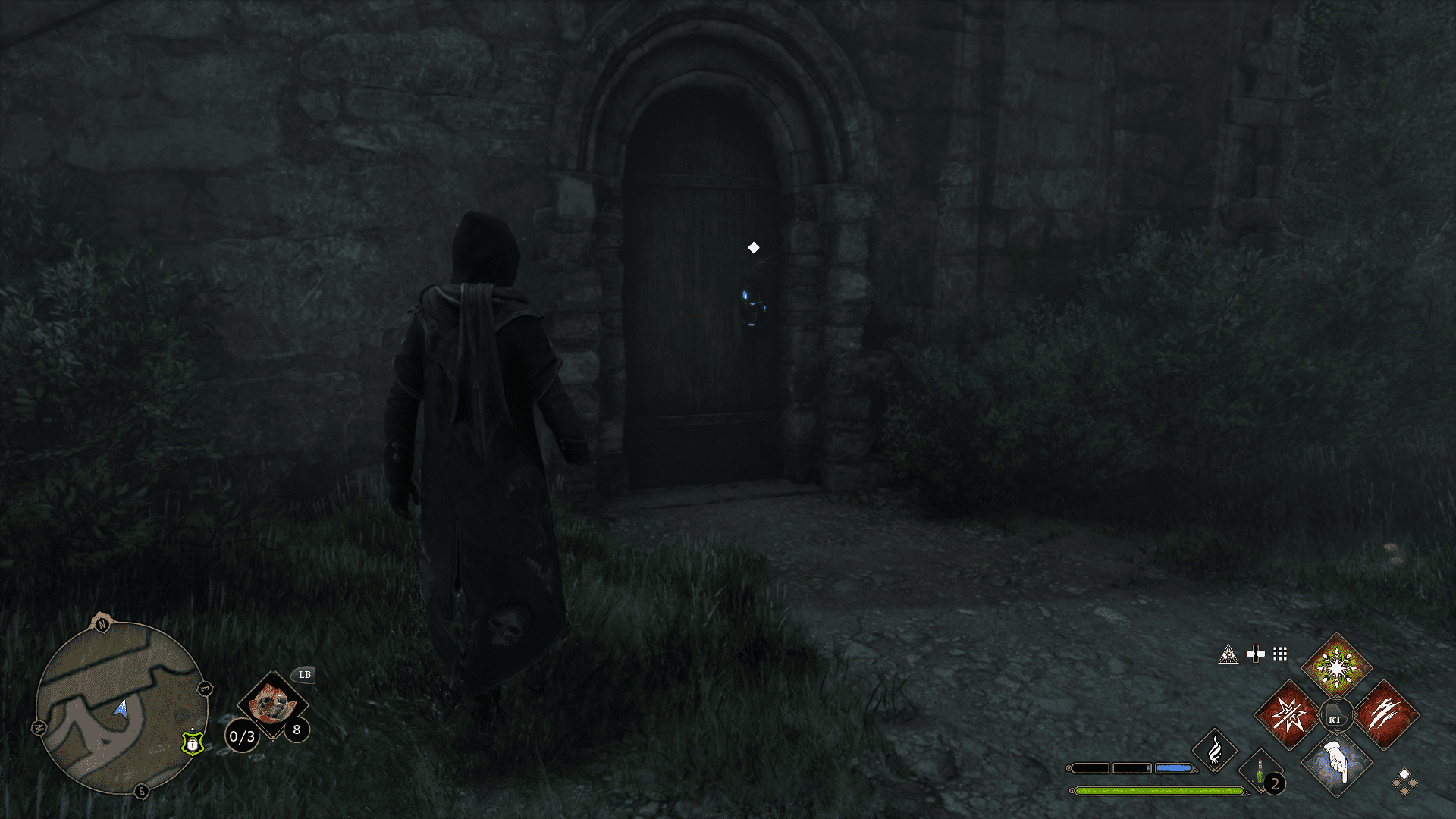Screen dimensions: 1456x819
Task: Select the skull combat tool slot
Action: click(x=272, y=705)
